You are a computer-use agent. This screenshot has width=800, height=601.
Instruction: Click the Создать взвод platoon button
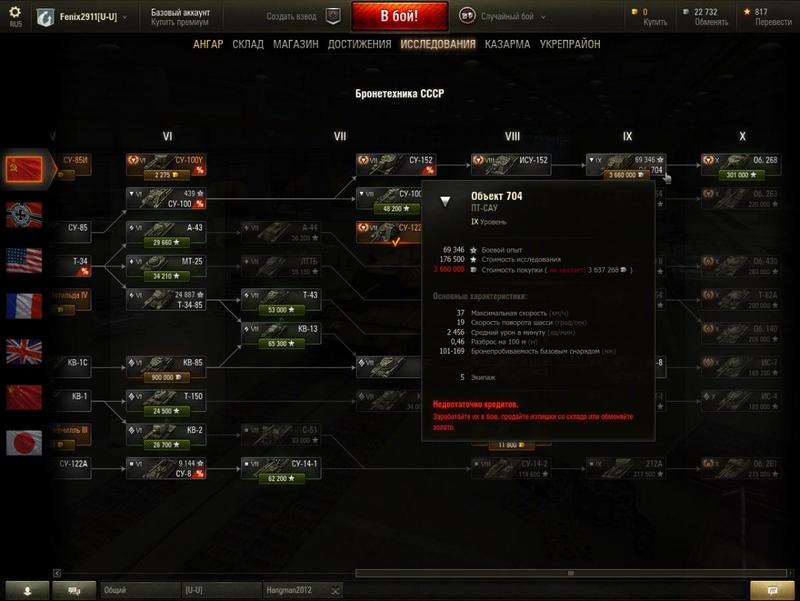(304, 17)
